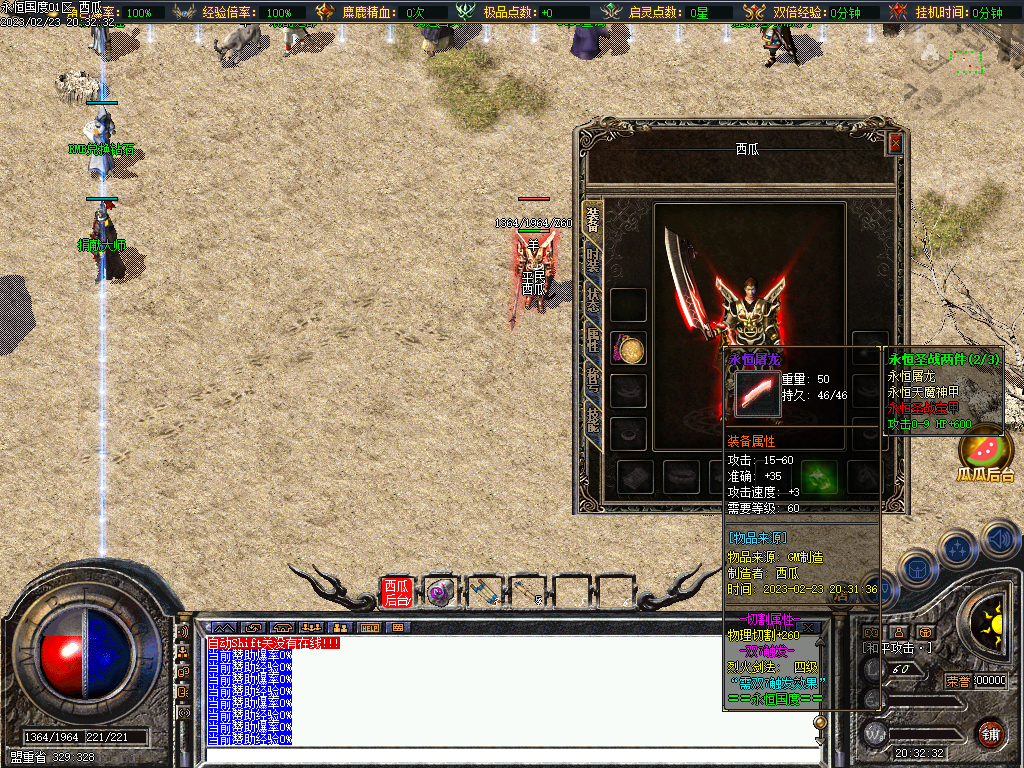Select the gold medallion equipment slot

point(630,349)
